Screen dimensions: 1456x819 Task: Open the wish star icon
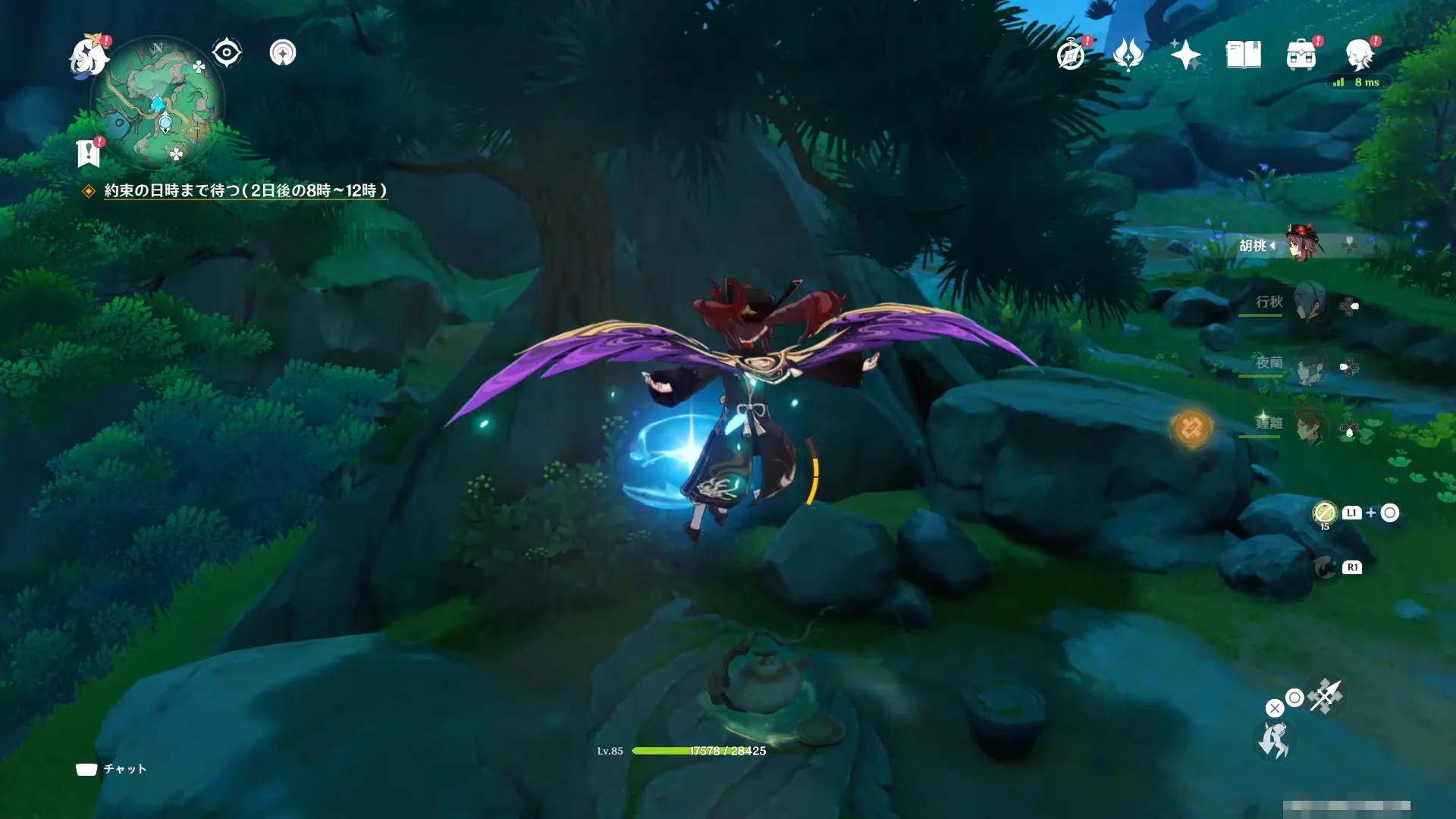pyautogui.click(x=1185, y=55)
